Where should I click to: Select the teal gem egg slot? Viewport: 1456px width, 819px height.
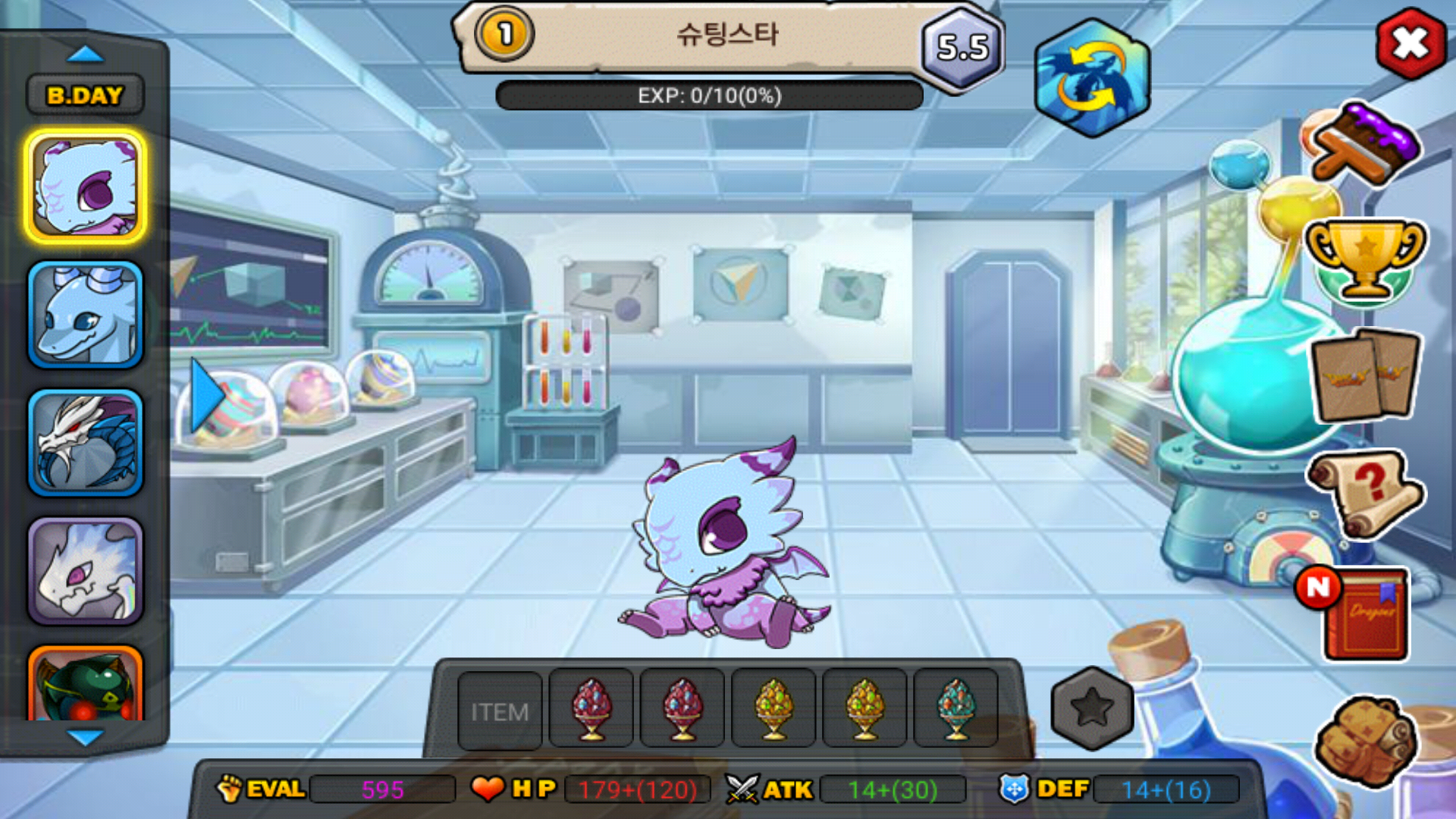click(x=955, y=709)
